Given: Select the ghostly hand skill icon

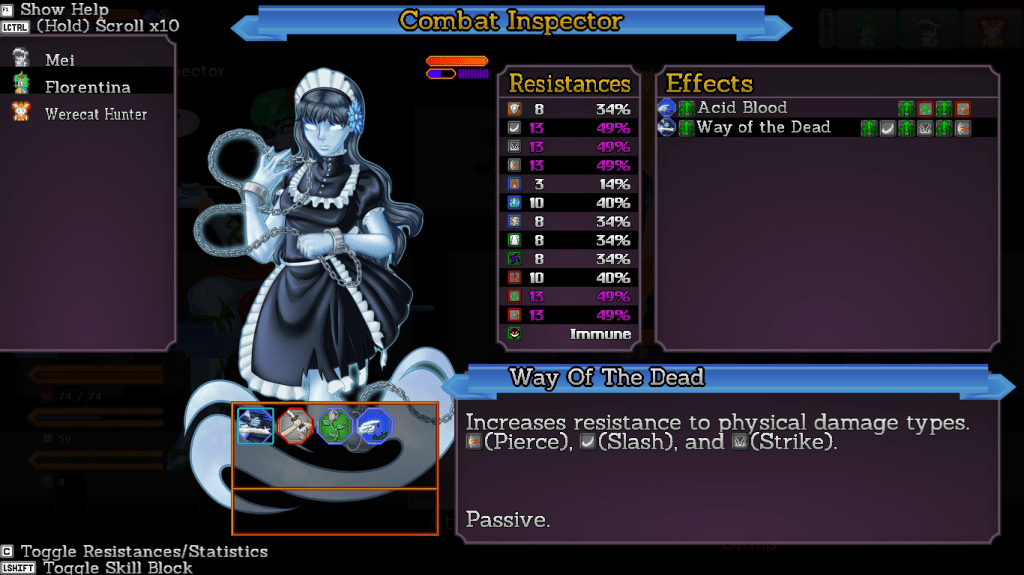Looking at the screenshot, I should (x=255, y=425).
